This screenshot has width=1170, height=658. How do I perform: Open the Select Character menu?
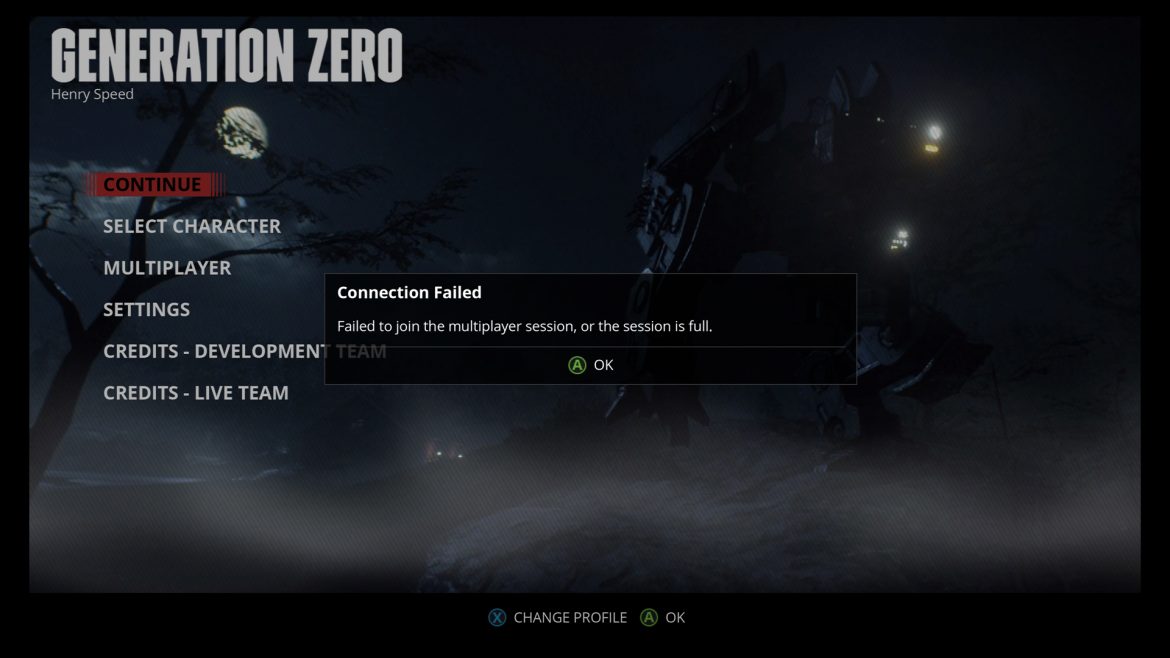click(192, 227)
